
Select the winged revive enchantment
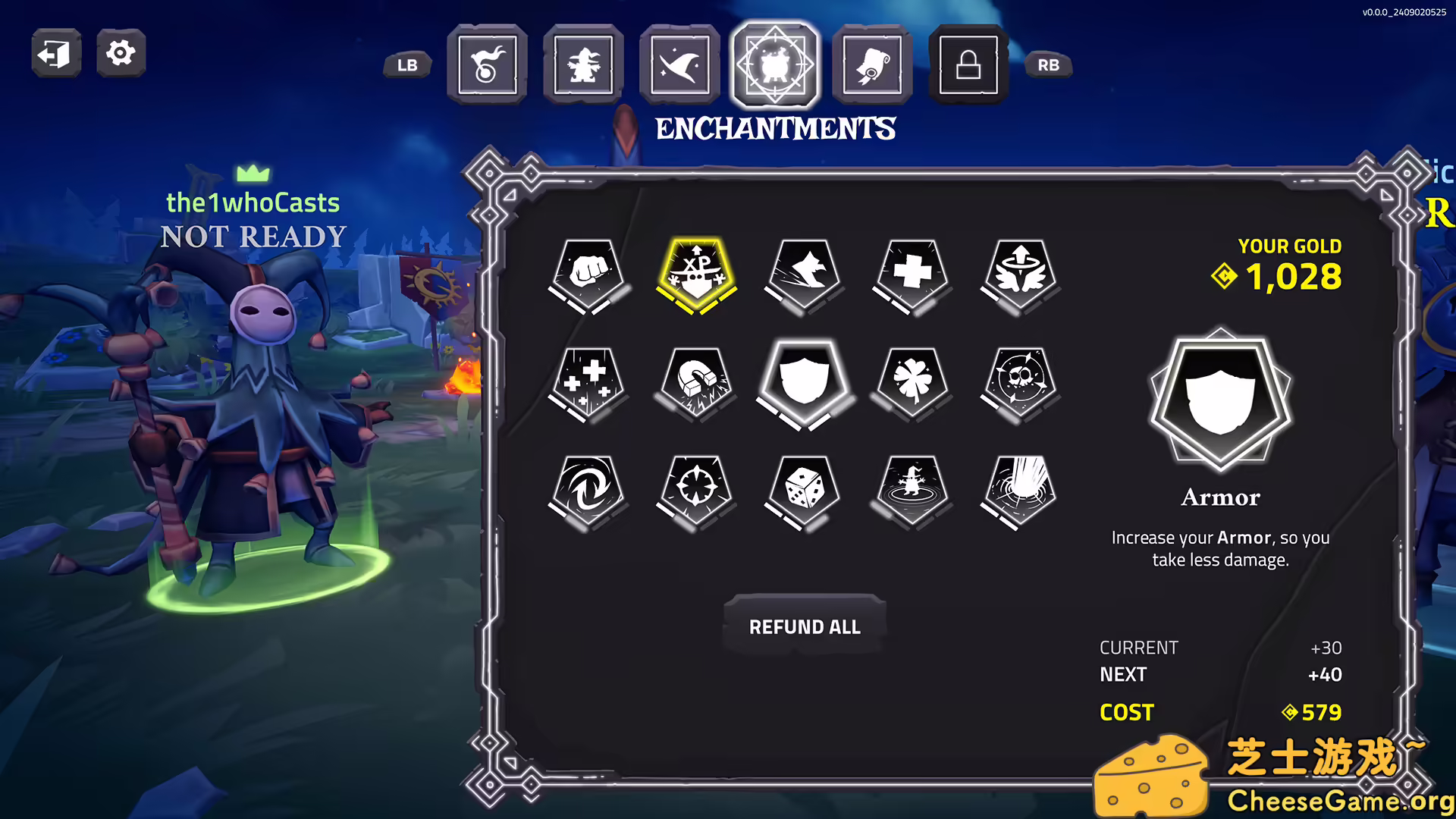click(1018, 275)
